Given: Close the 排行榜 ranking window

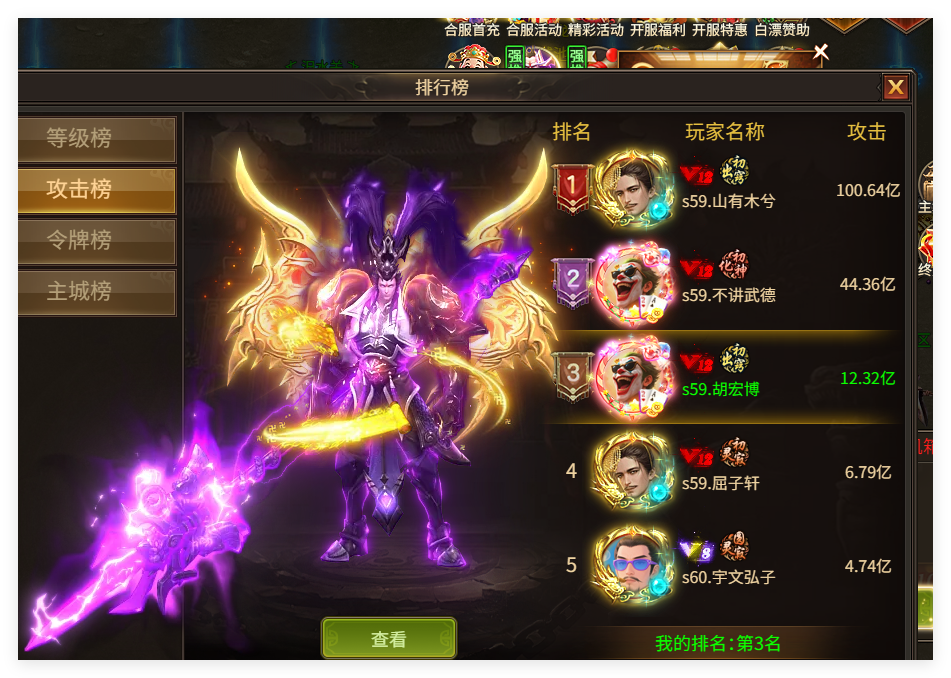Looking at the screenshot, I should tap(895, 88).
